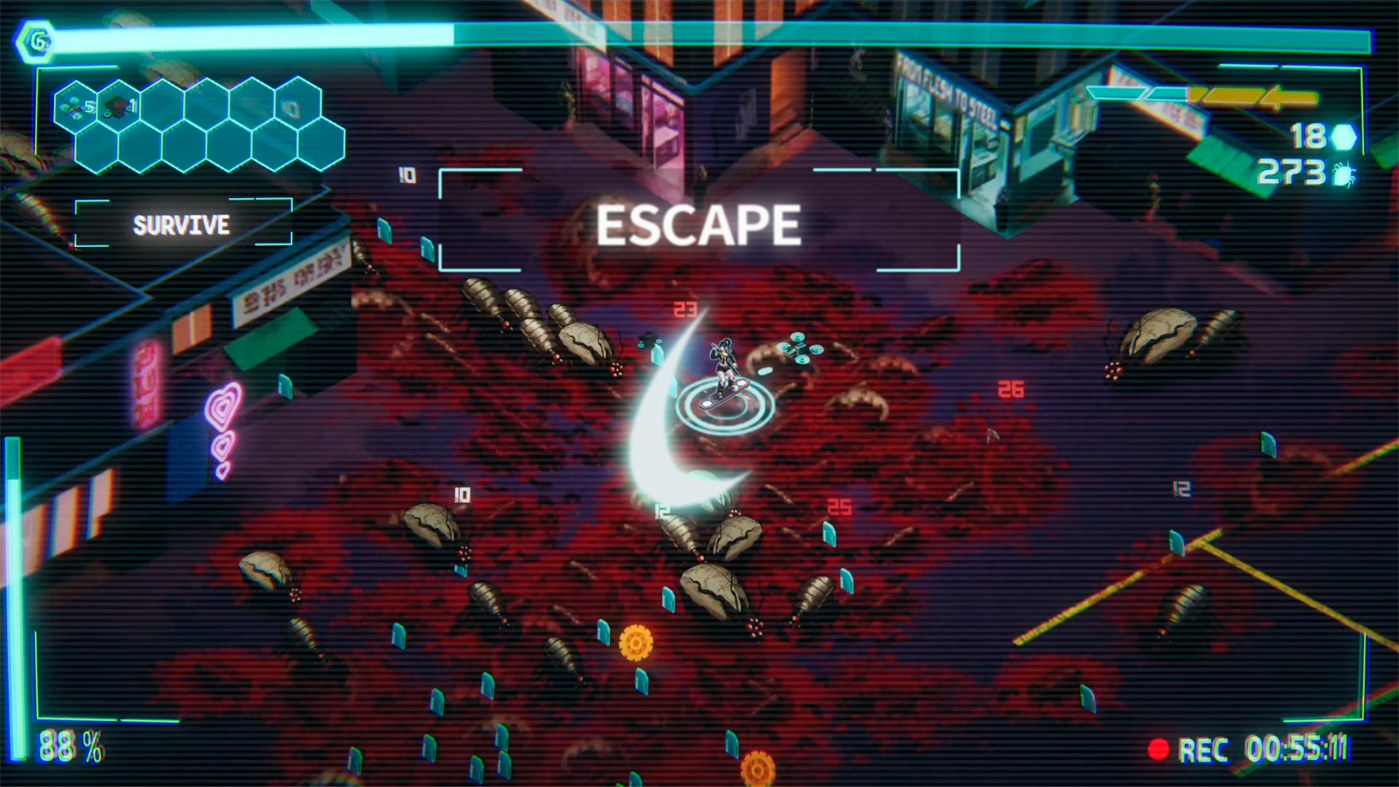Click the red REC recording dot
The width and height of the screenshot is (1399, 787).
click(1159, 749)
